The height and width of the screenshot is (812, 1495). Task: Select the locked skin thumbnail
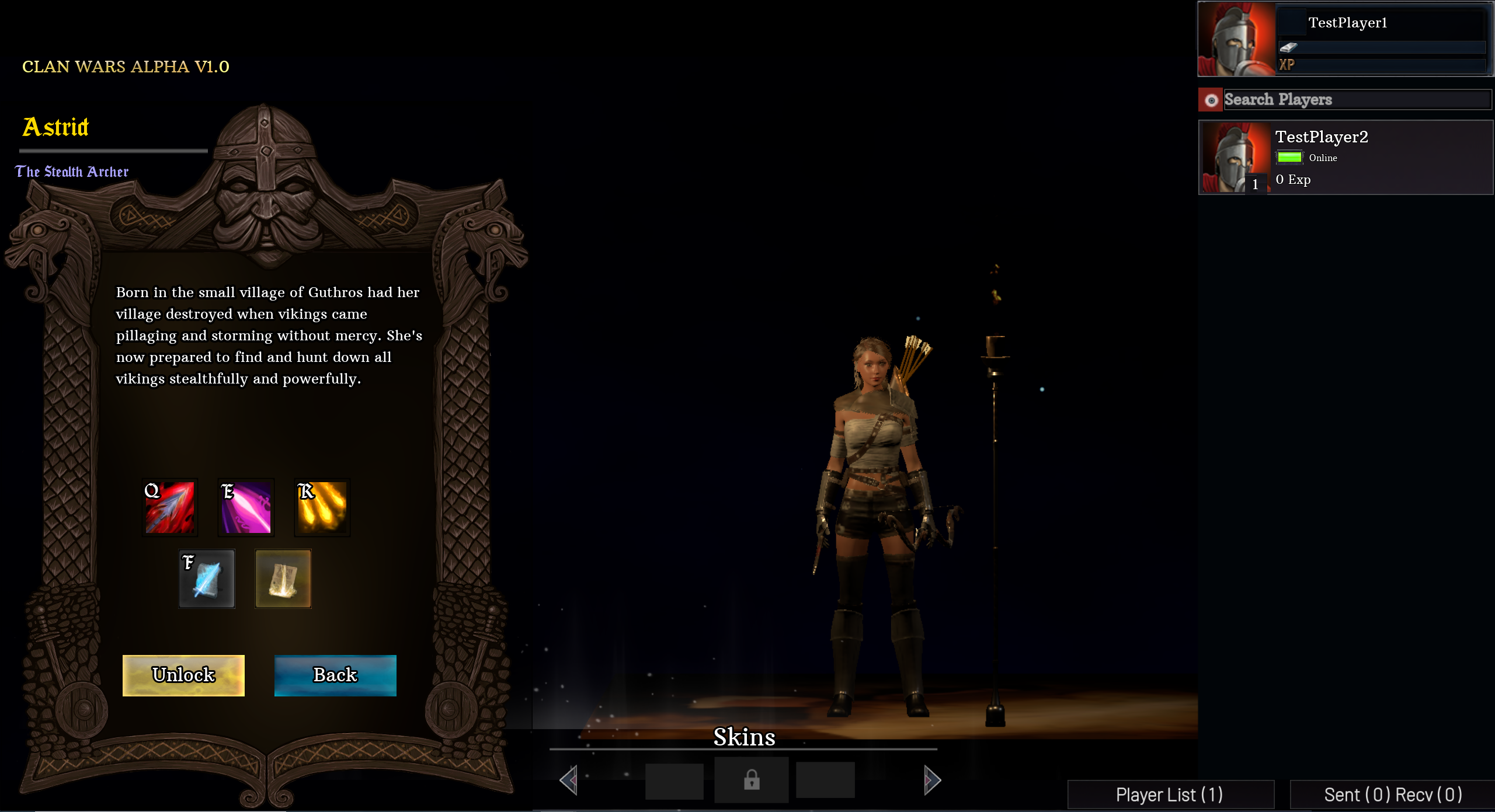[x=752, y=780]
